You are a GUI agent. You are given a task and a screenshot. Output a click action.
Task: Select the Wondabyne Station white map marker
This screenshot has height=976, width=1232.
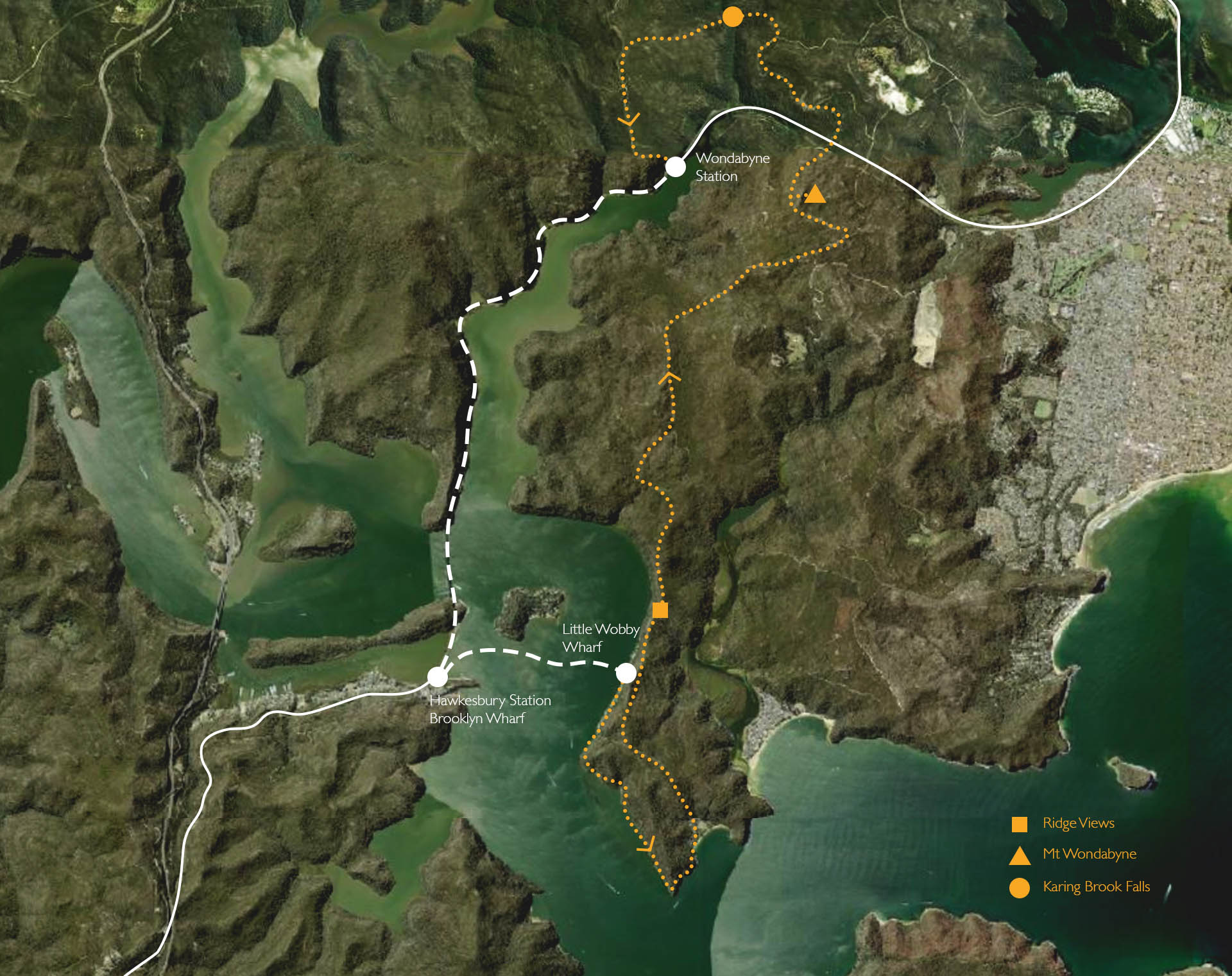point(675,167)
